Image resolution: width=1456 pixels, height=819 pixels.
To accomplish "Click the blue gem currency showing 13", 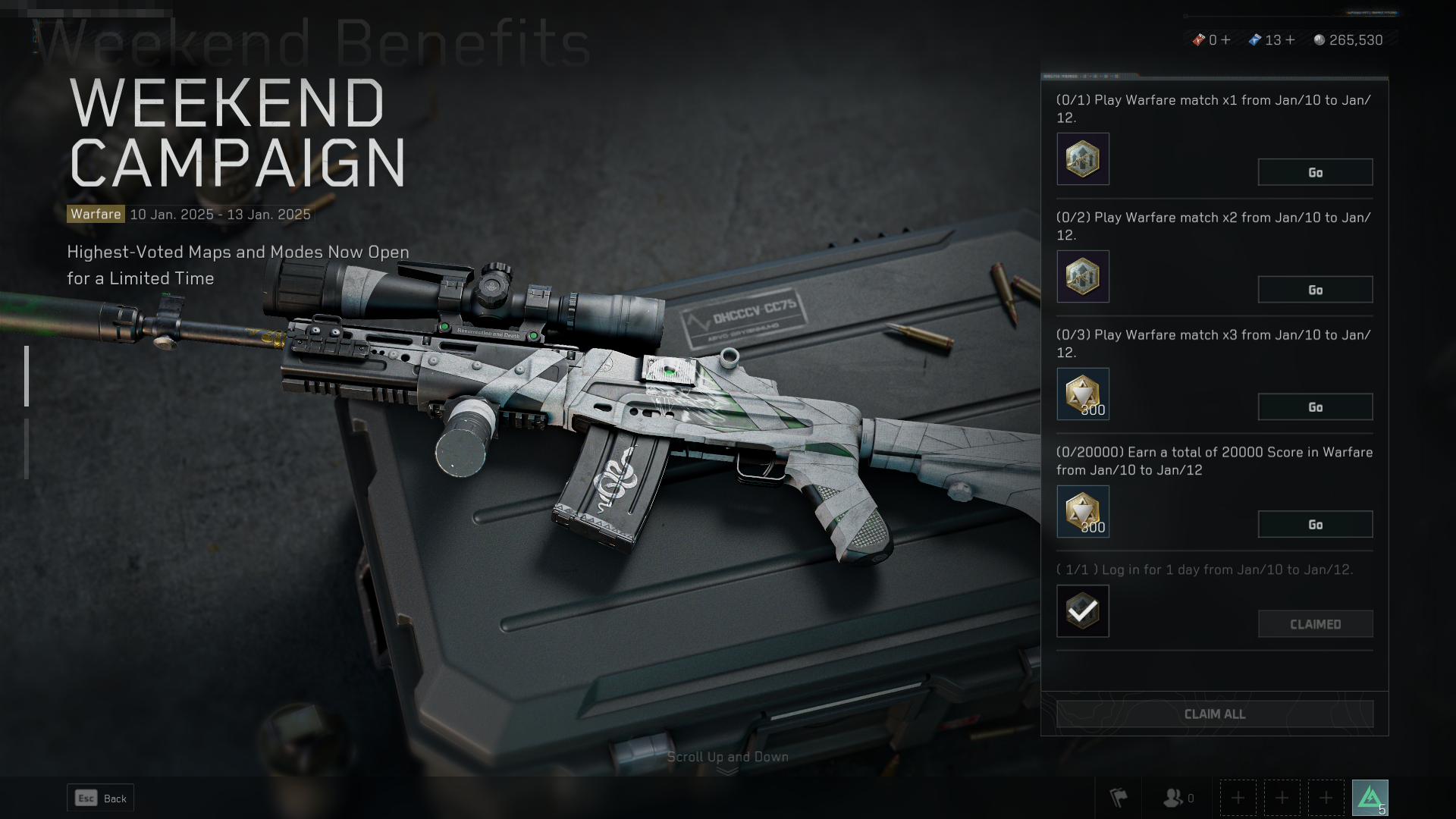I will [x=1255, y=40].
